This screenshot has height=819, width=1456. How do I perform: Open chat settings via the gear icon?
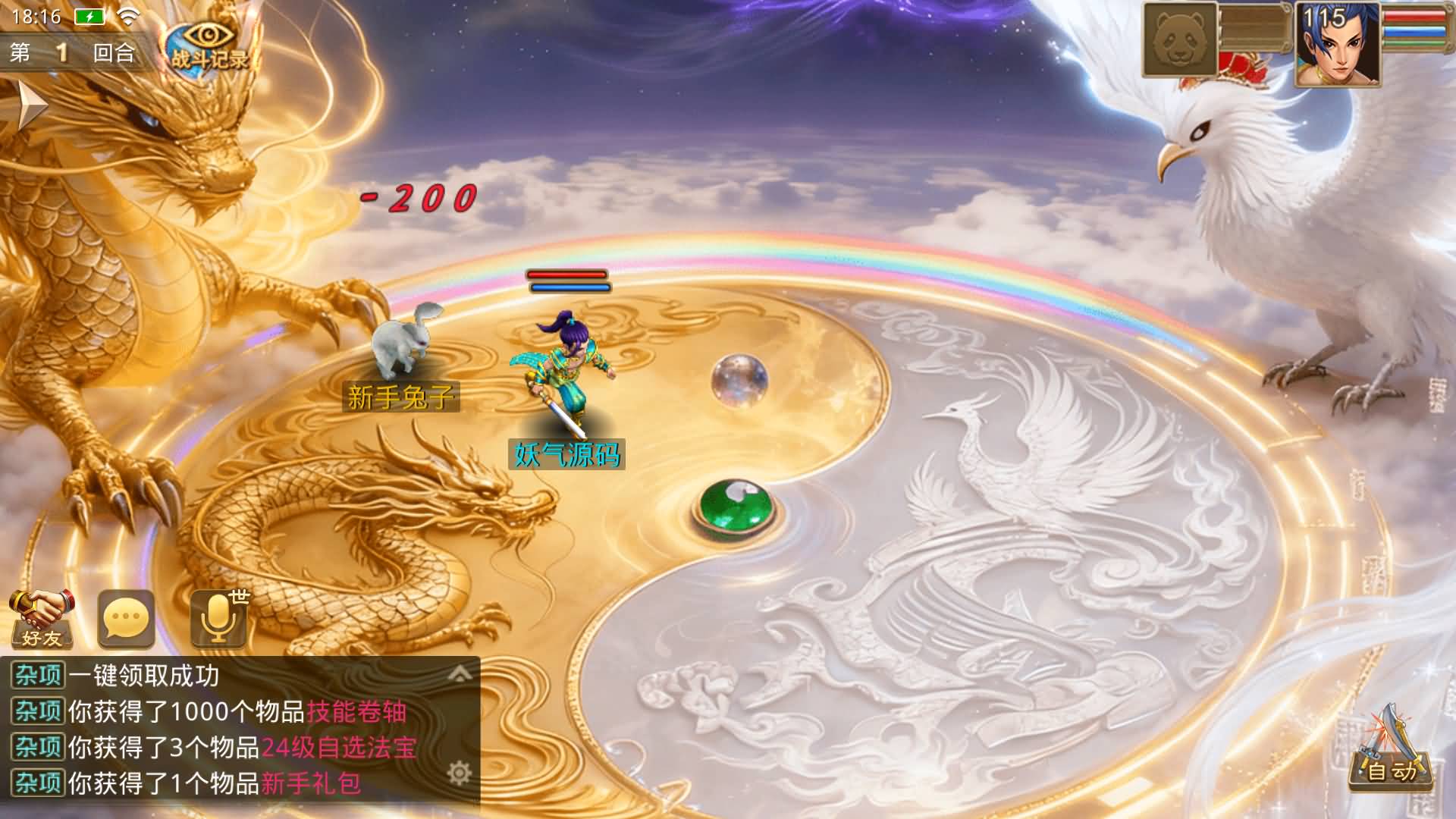[x=460, y=773]
